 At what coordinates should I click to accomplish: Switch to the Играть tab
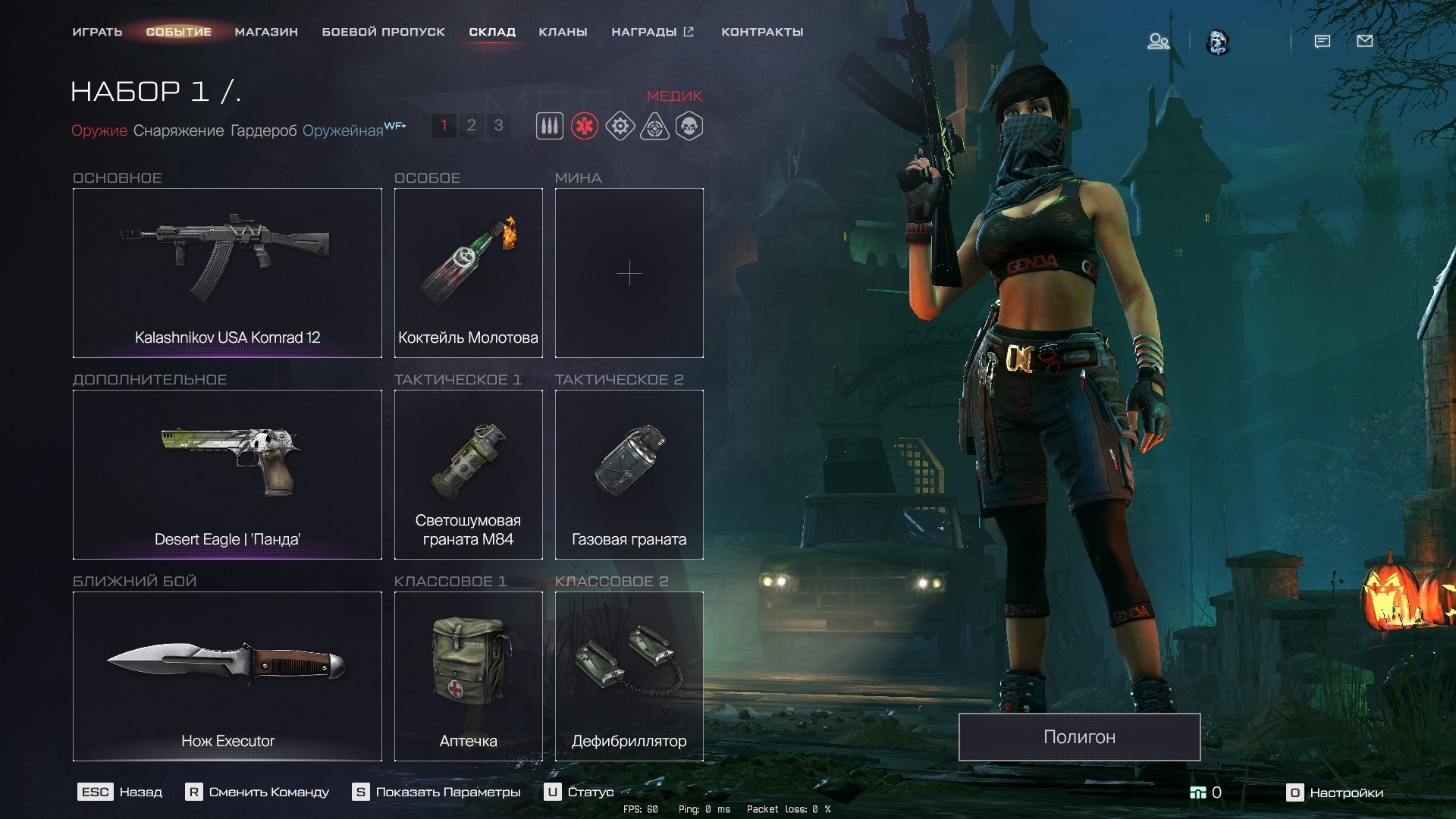tap(97, 32)
